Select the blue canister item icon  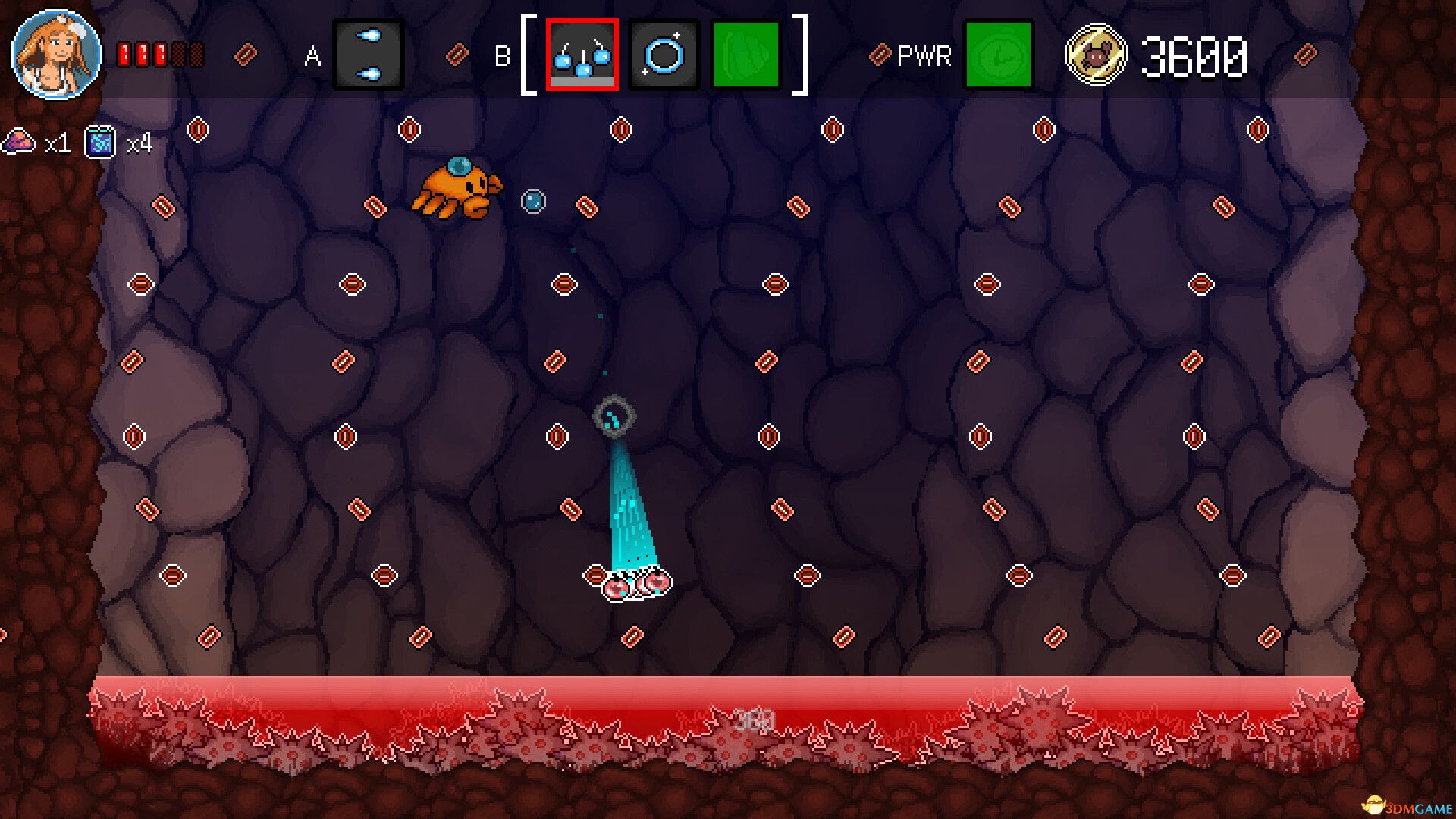pos(100,142)
